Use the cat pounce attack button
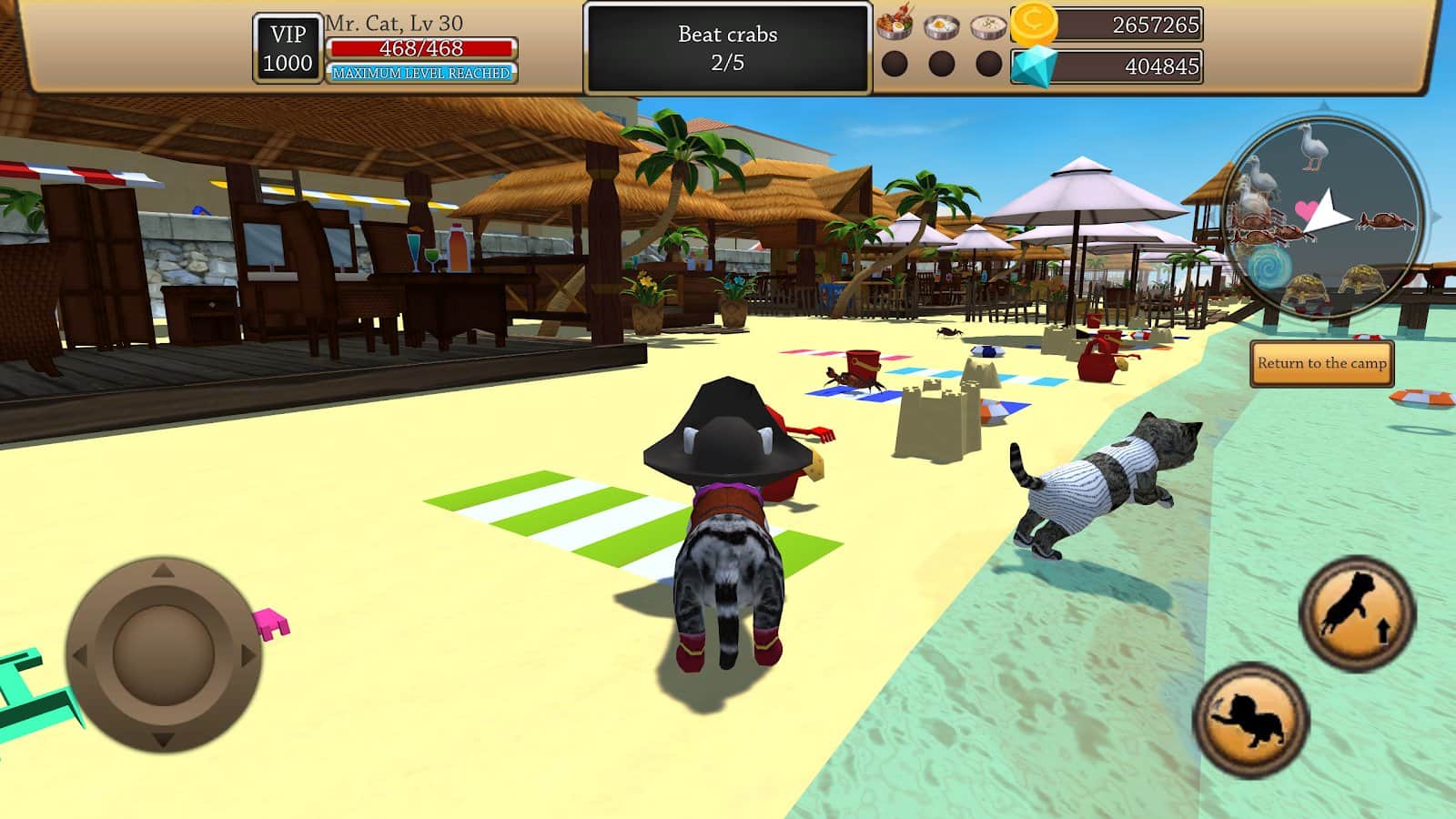Image resolution: width=1456 pixels, height=819 pixels. click(x=1251, y=719)
